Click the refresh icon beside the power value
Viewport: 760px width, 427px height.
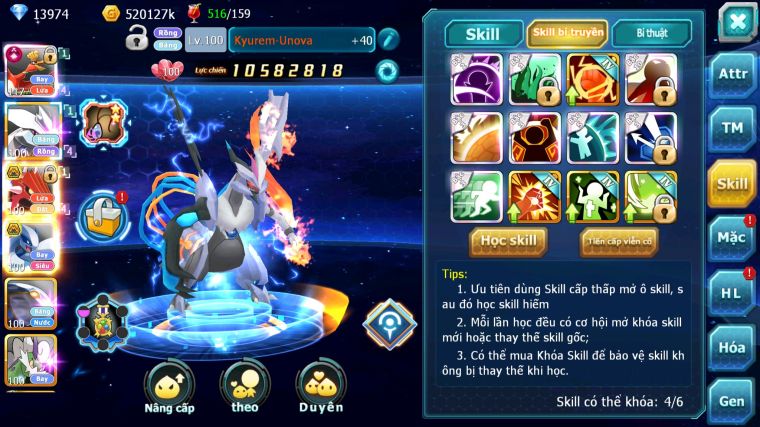click(x=386, y=70)
